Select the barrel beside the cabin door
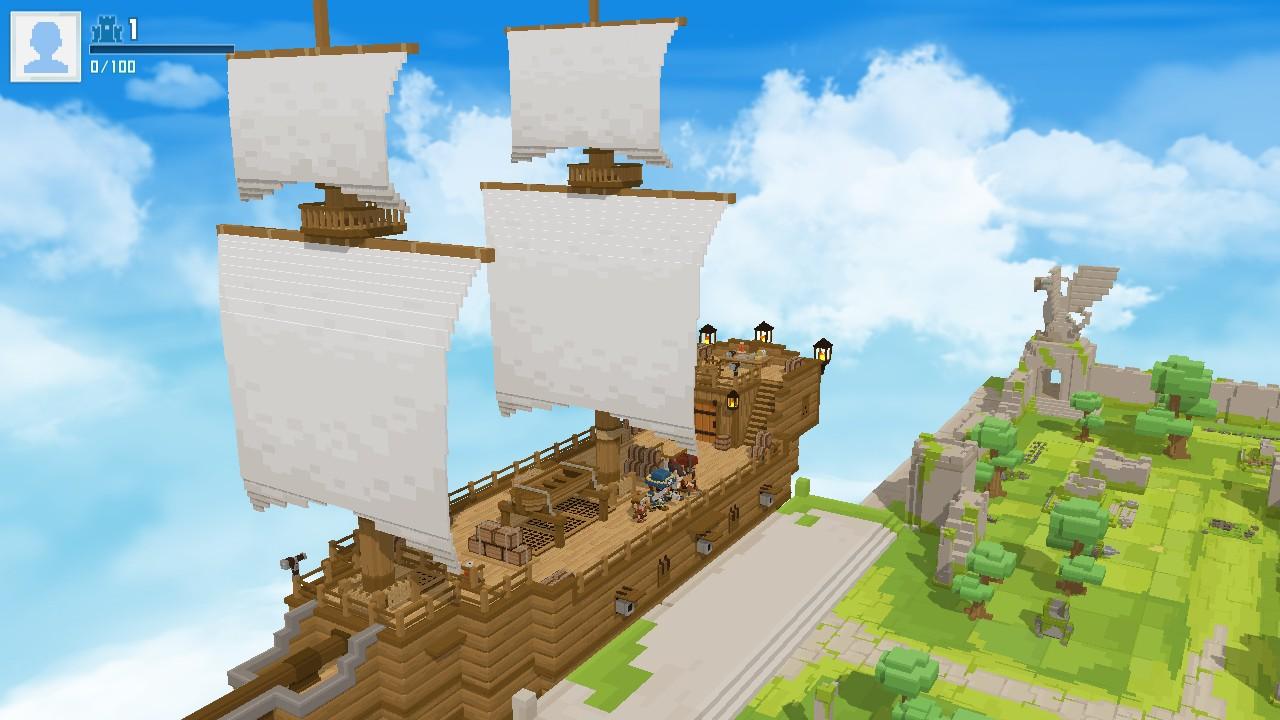Image resolution: width=1280 pixels, height=720 pixels. coord(723,442)
